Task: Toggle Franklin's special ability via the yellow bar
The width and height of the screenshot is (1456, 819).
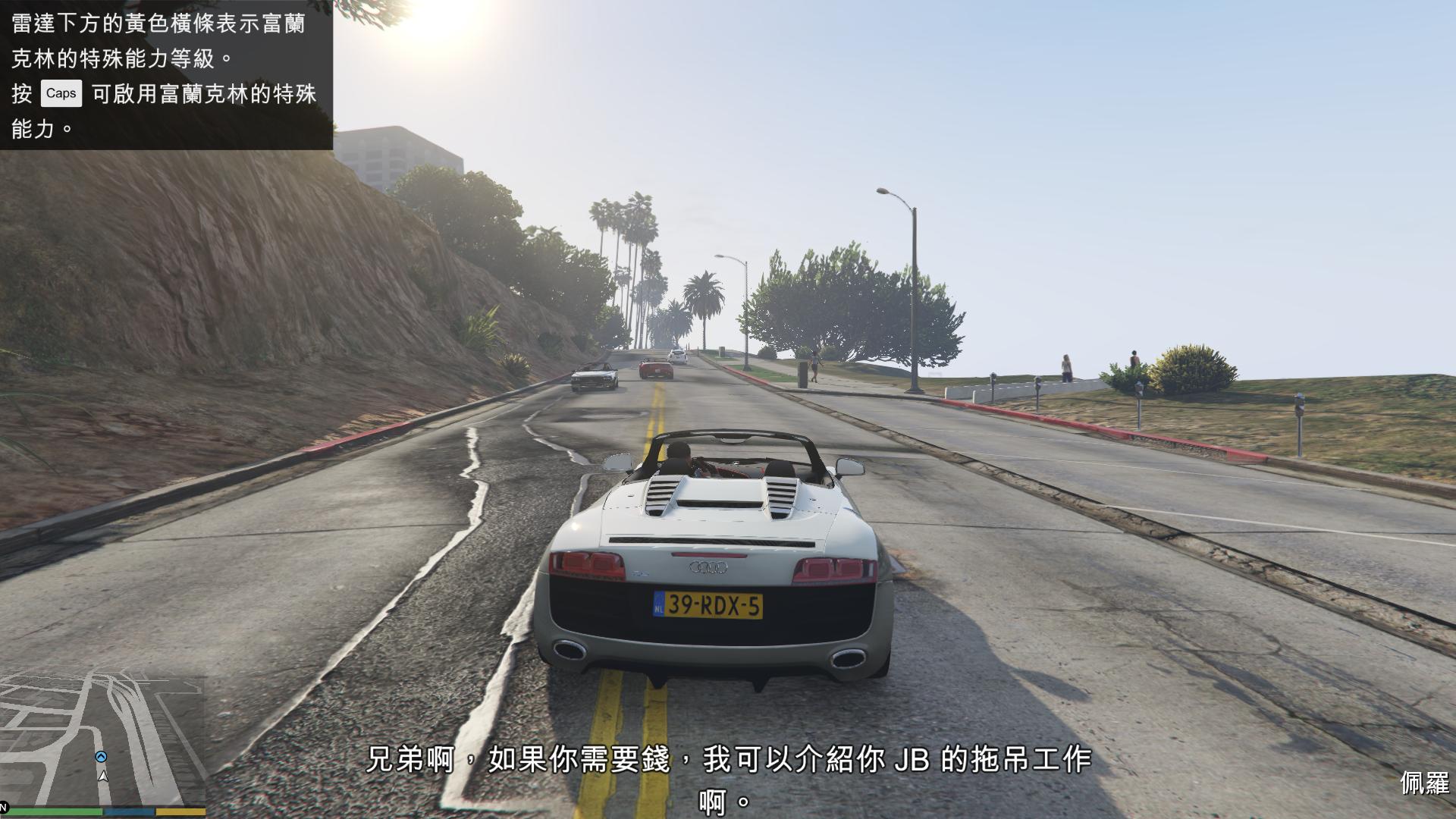Action: 181,812
